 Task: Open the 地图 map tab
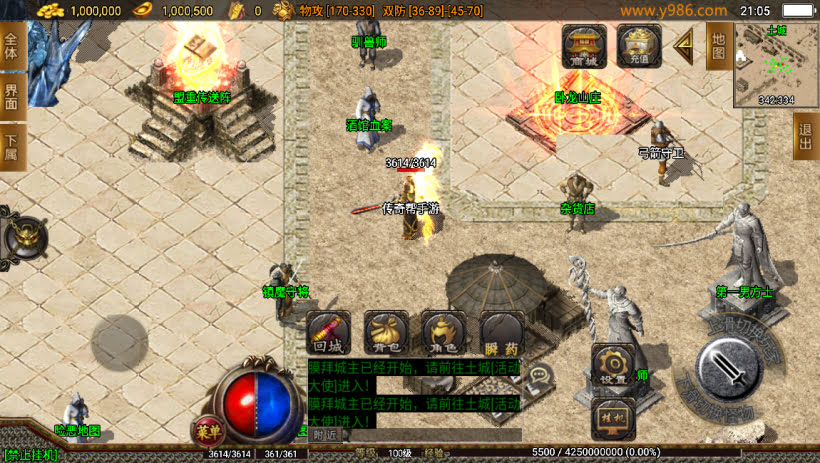[717, 46]
